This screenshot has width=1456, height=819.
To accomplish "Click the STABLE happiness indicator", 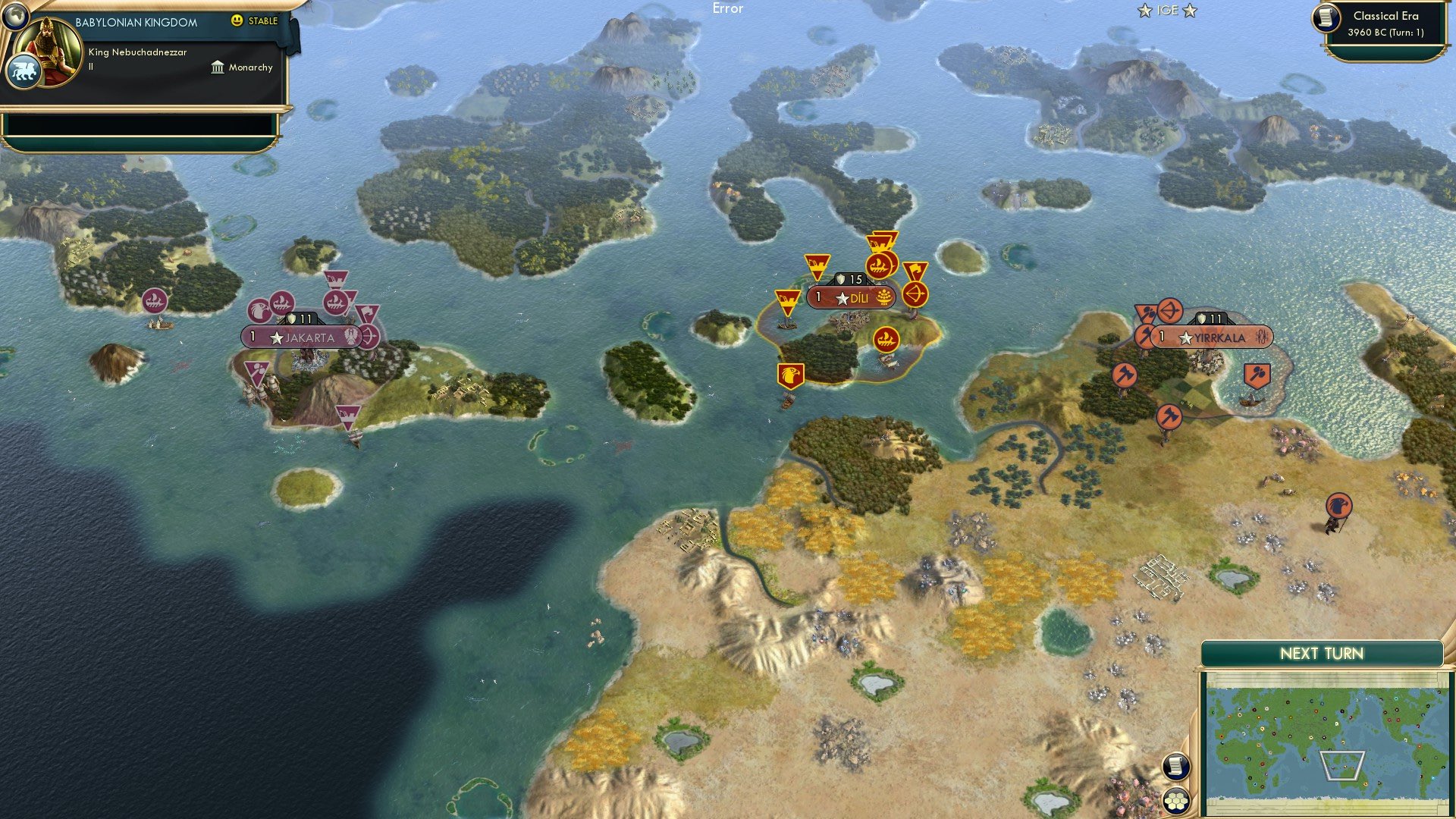I will point(255,21).
